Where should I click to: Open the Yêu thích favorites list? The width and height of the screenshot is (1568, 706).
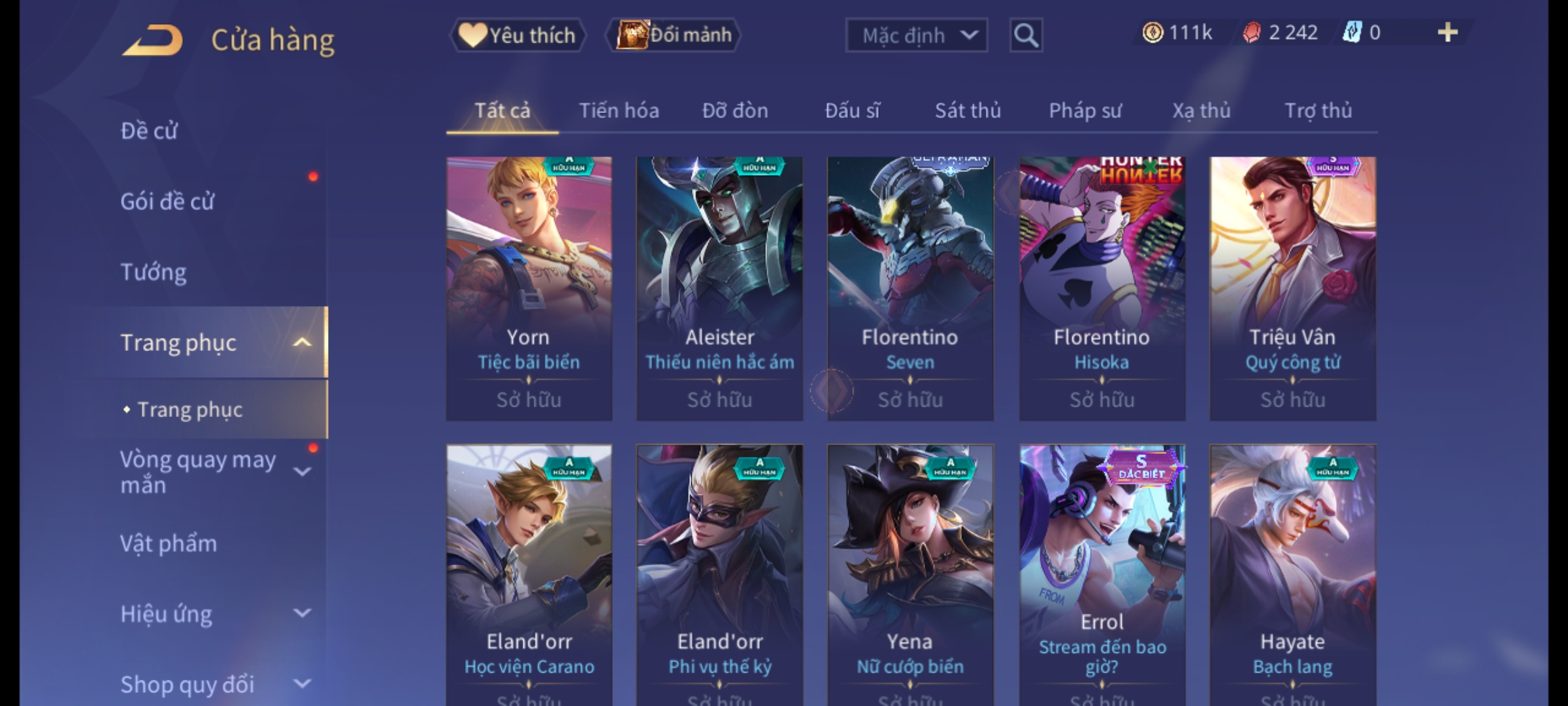click(517, 35)
